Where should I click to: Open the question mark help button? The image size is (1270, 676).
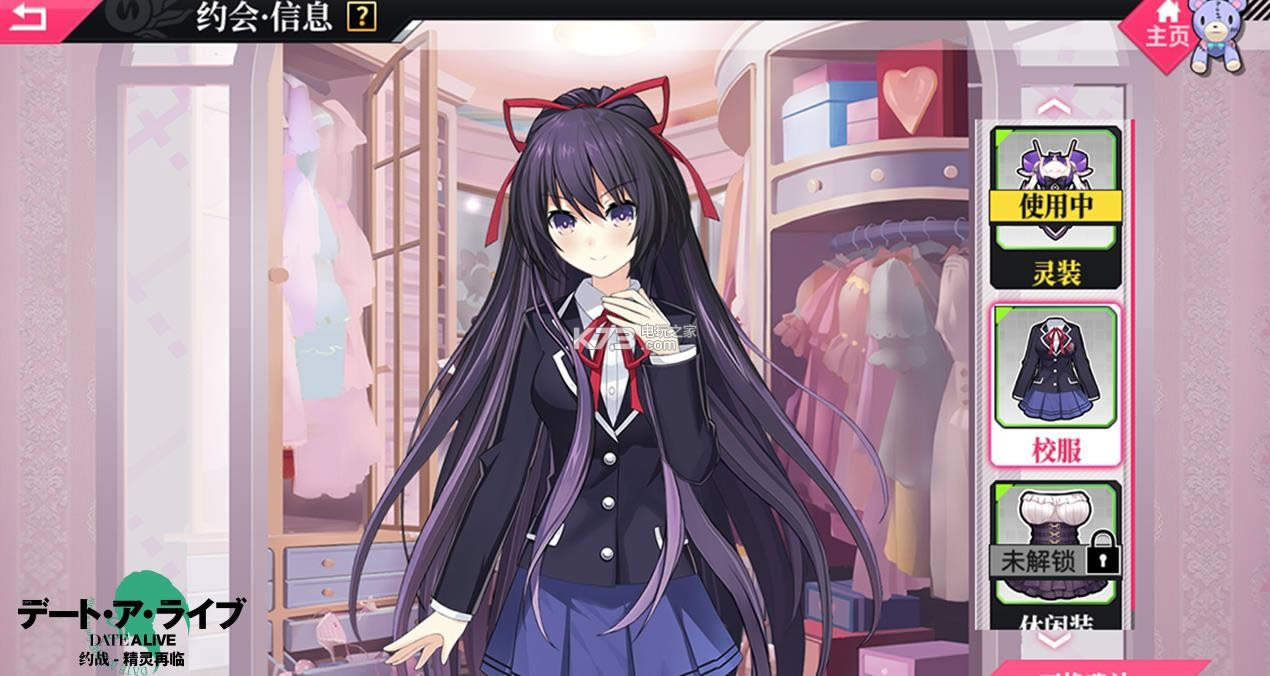click(362, 16)
